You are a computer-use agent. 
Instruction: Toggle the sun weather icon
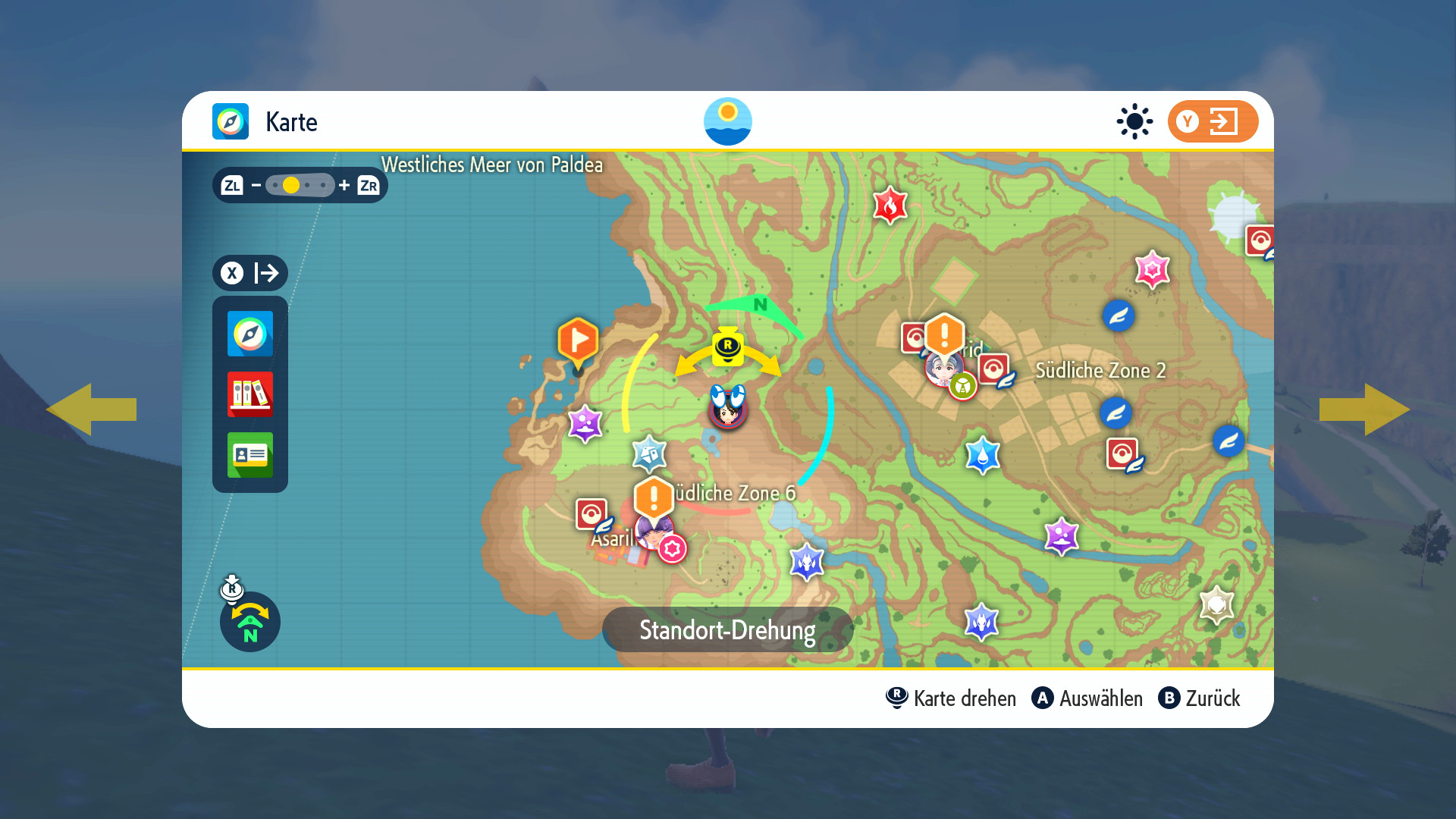(1134, 121)
